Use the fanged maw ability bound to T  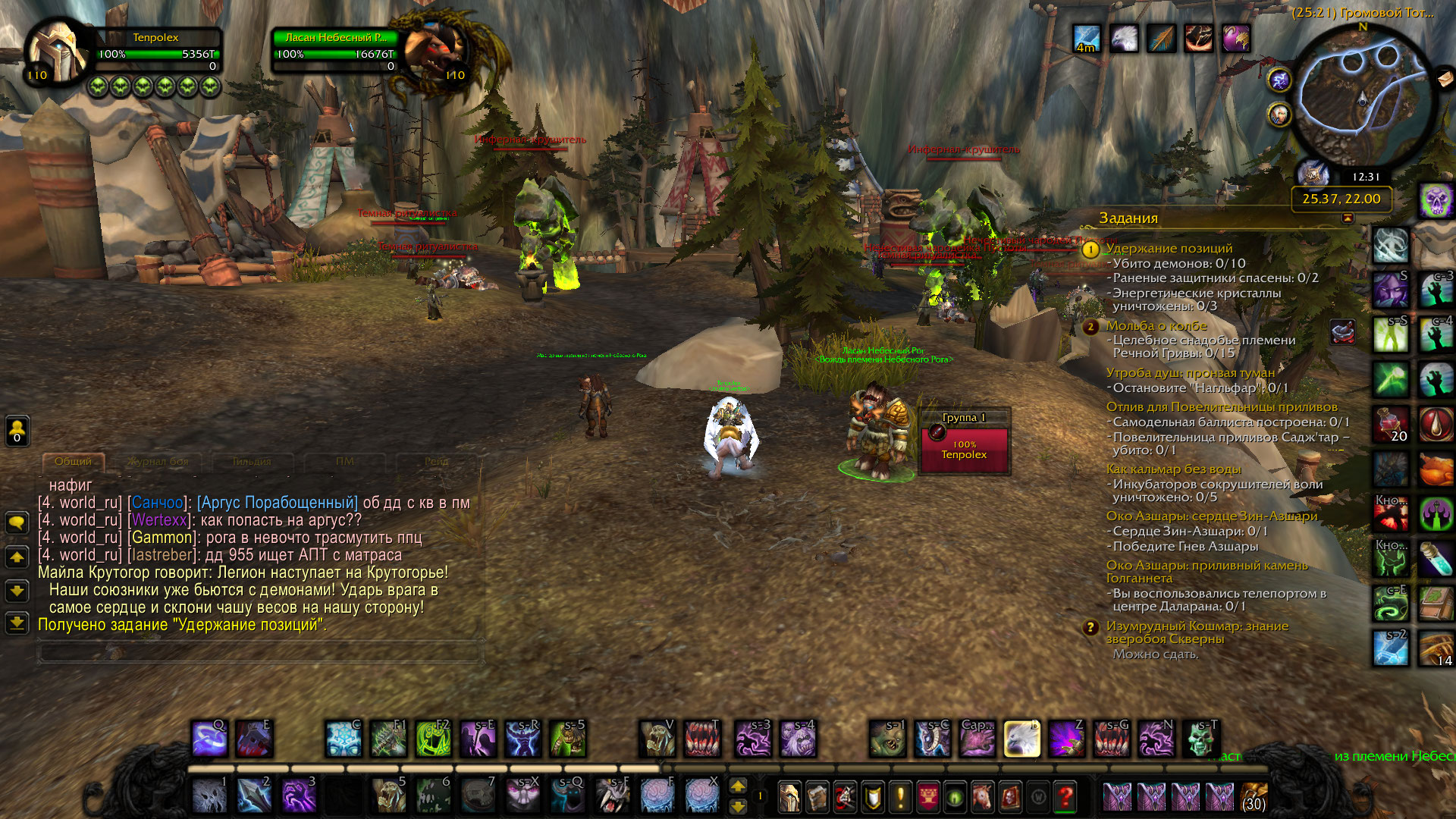(702, 738)
